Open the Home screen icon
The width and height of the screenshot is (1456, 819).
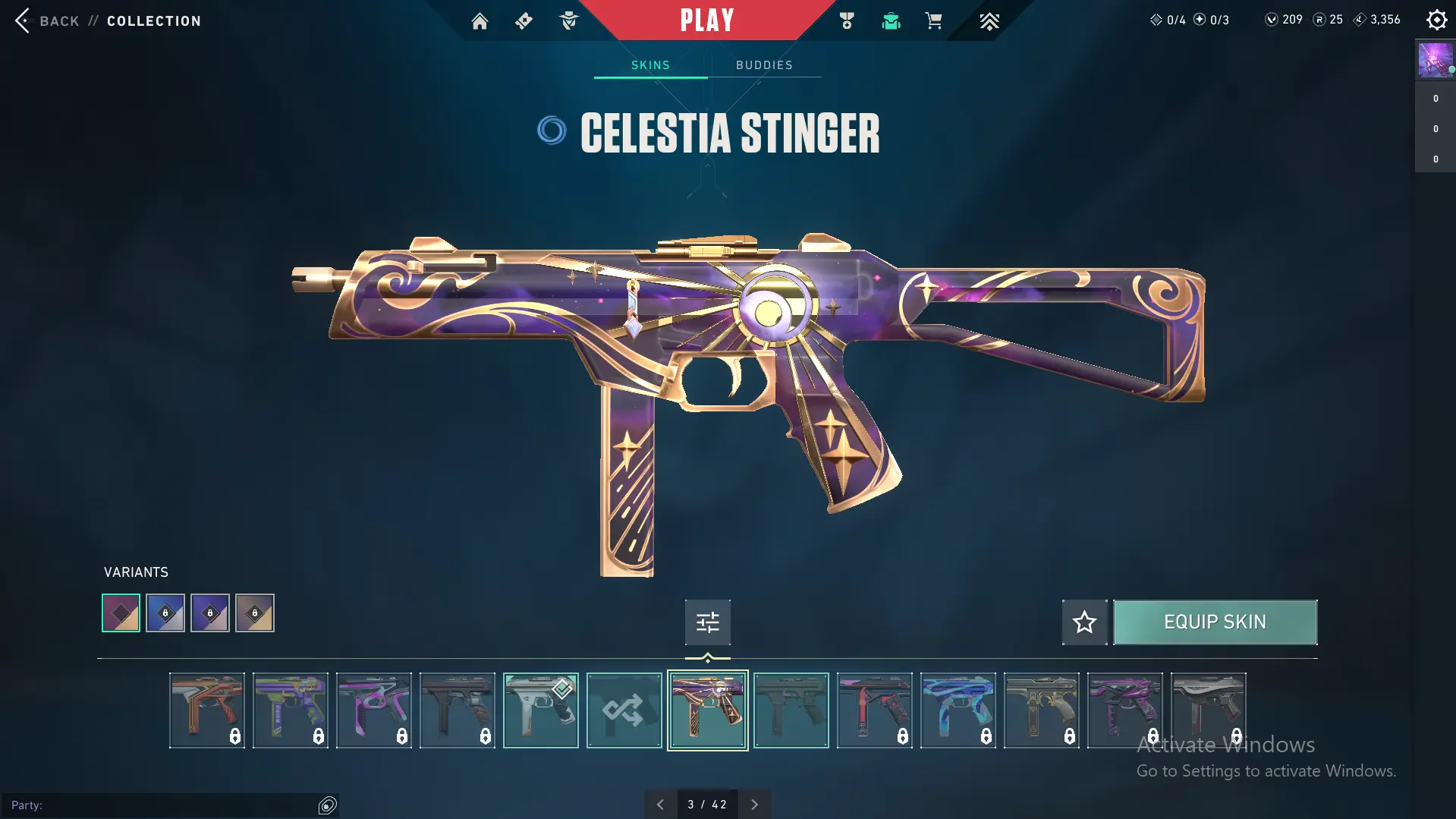[x=480, y=21]
